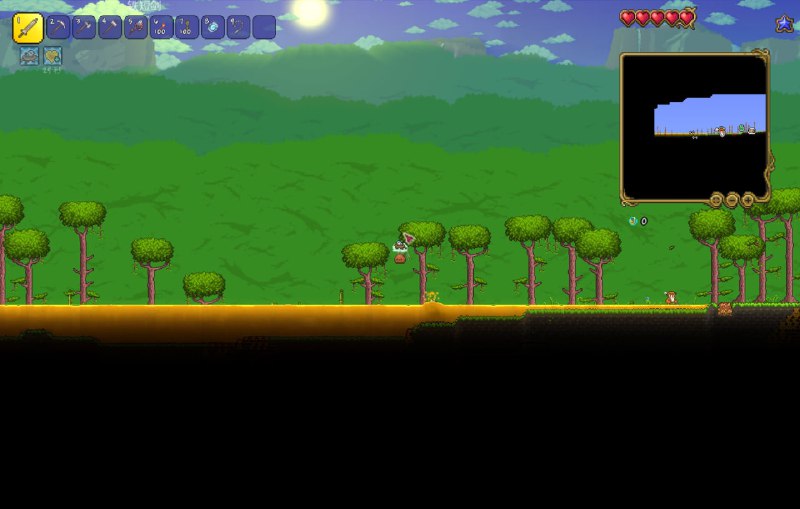Reset the minimap zoom with the leftmost button
This screenshot has height=509, width=800.
click(716, 199)
